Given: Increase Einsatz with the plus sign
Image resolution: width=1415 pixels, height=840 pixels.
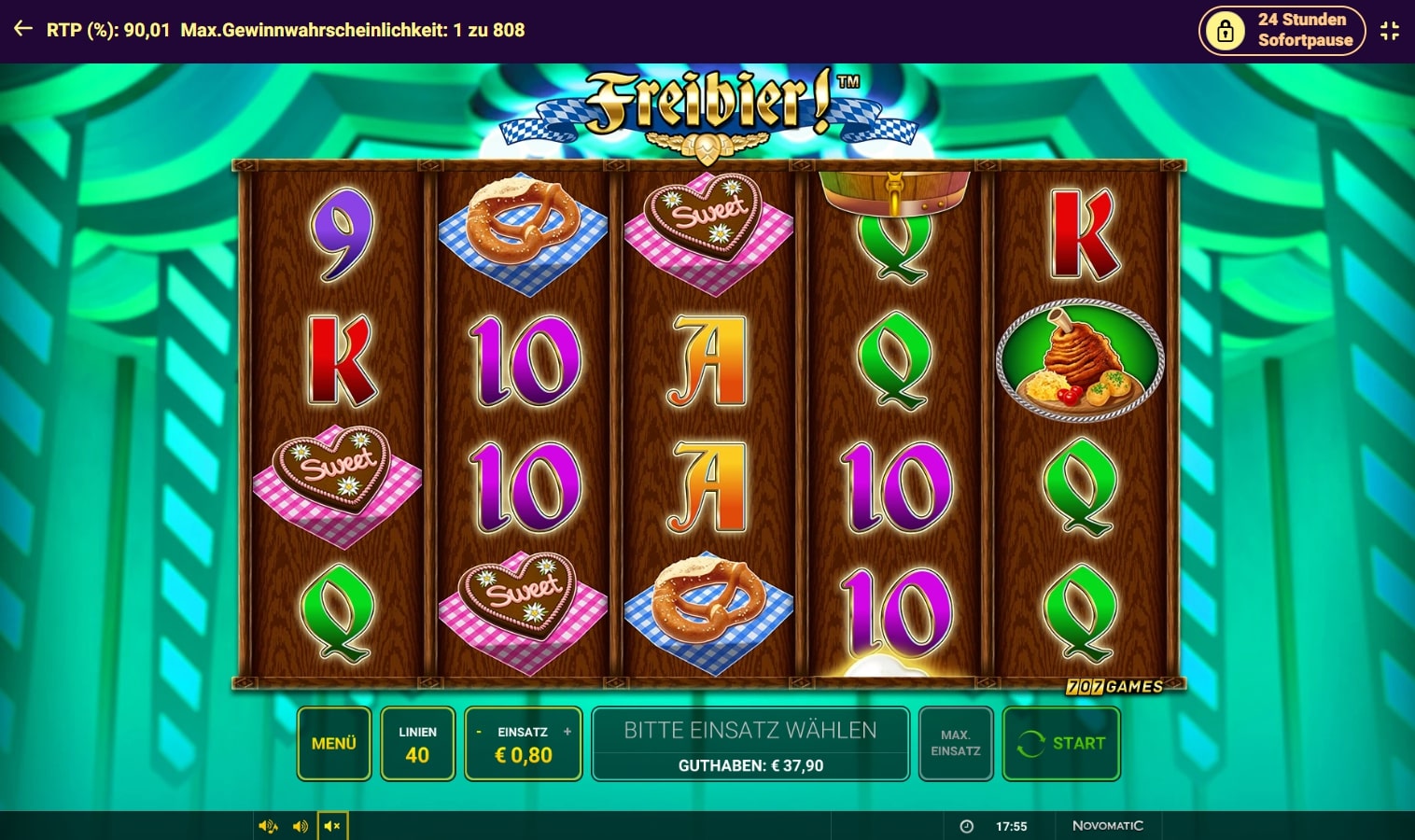Looking at the screenshot, I should pos(567,732).
